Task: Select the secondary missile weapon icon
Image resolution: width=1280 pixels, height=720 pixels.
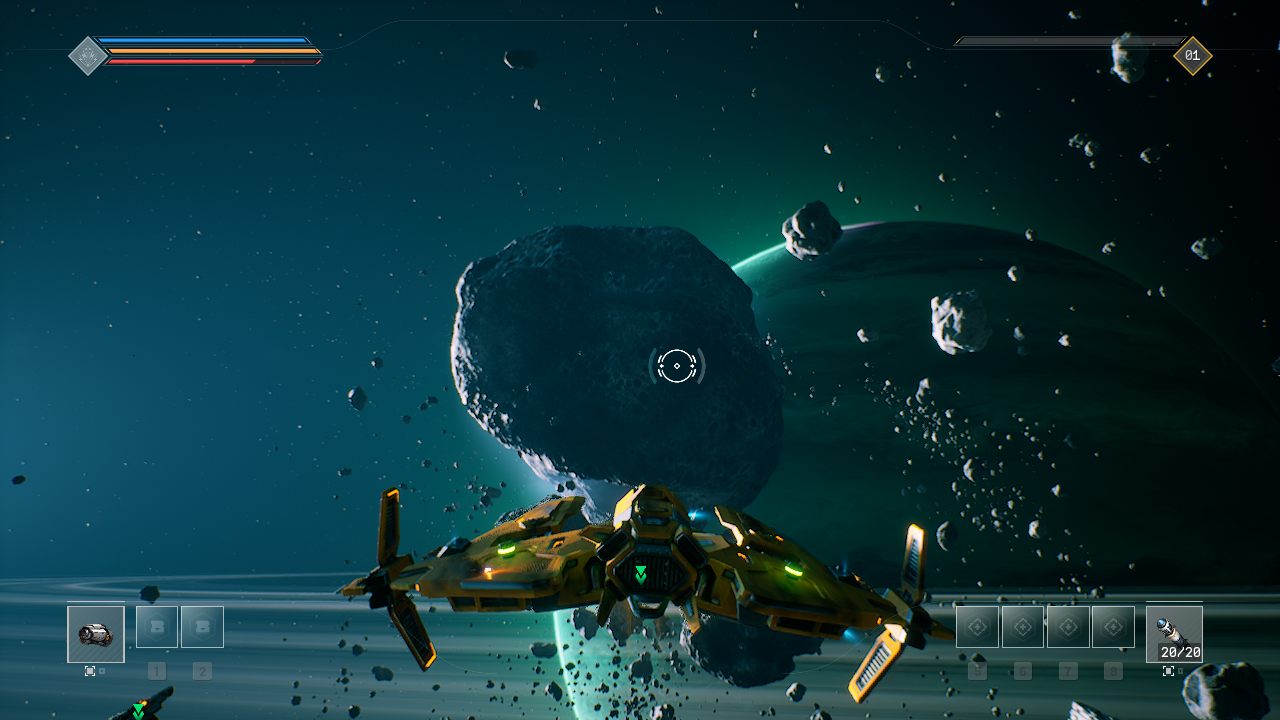Action: pos(1175,632)
